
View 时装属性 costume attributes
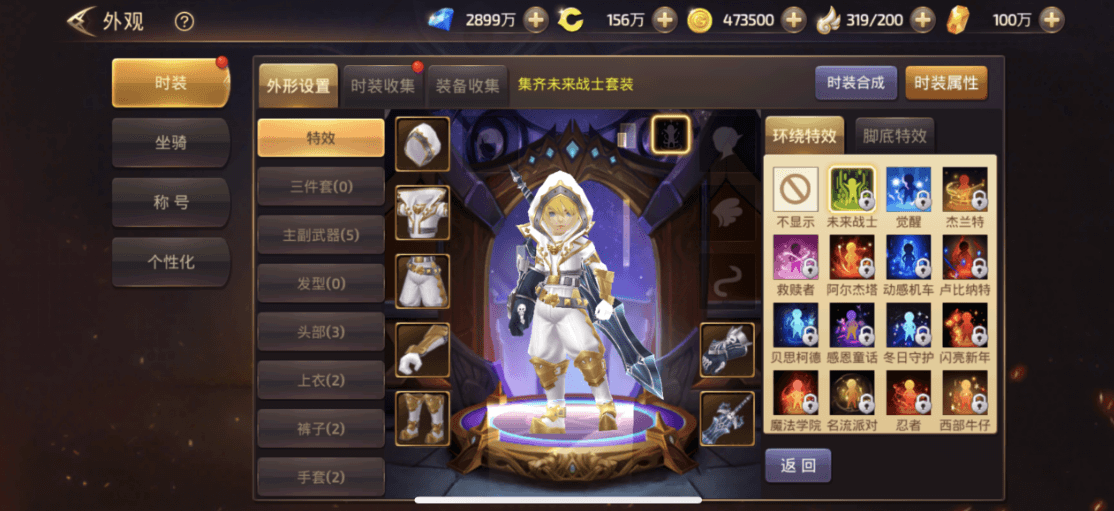point(945,83)
